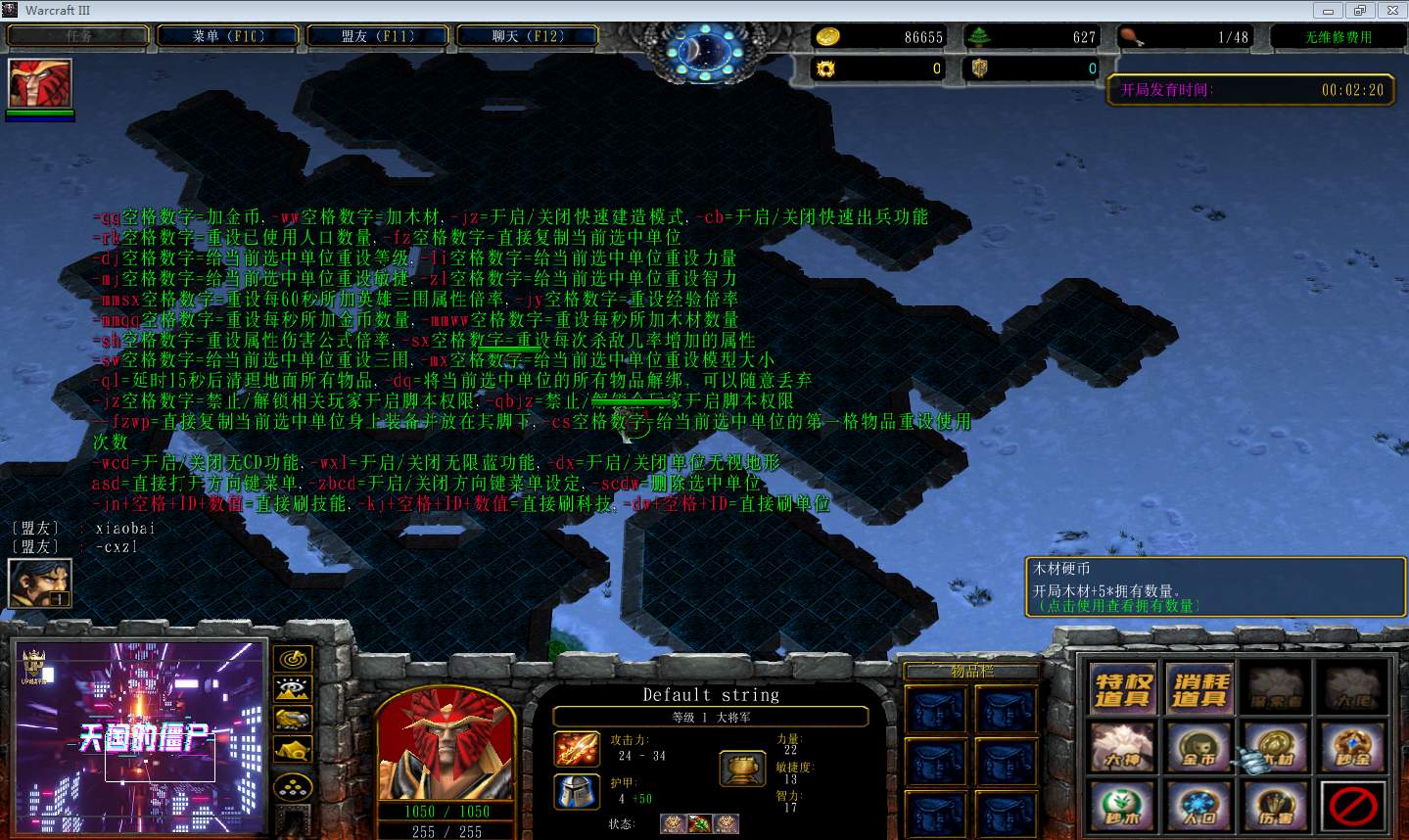The height and width of the screenshot is (840, 1409).
Task: Open the 消耗道具 consumable items button
Action: 1199,688
